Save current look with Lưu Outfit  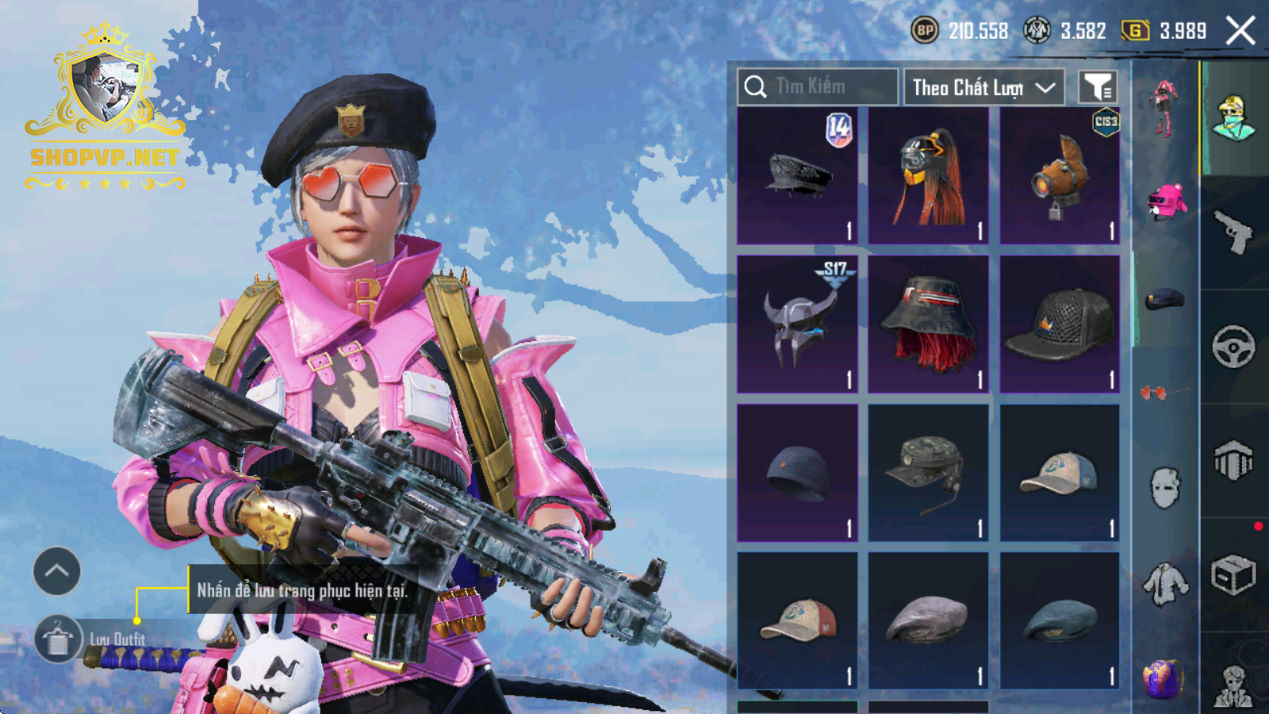58,639
